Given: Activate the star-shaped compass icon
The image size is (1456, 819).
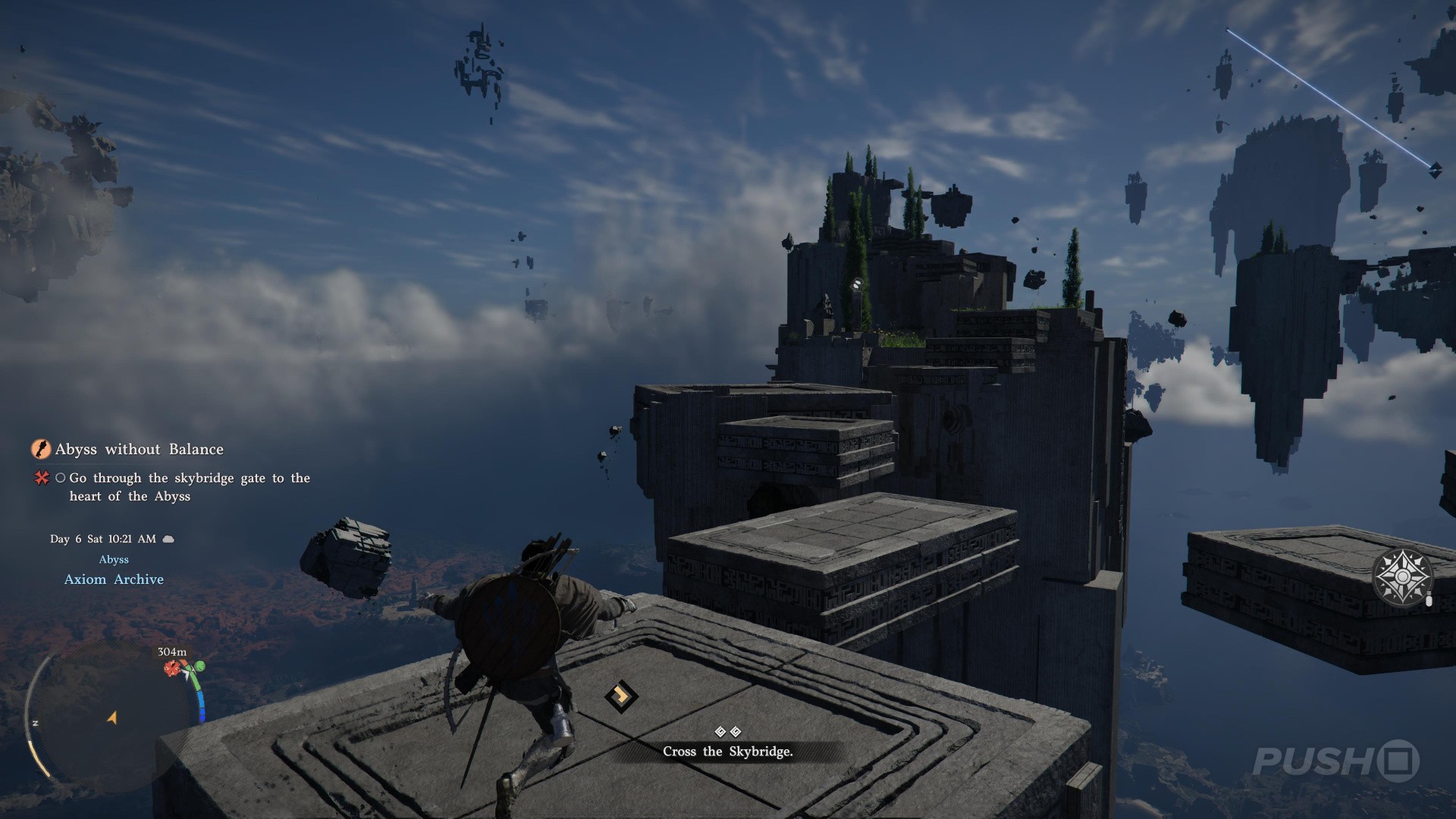Looking at the screenshot, I should [1402, 577].
